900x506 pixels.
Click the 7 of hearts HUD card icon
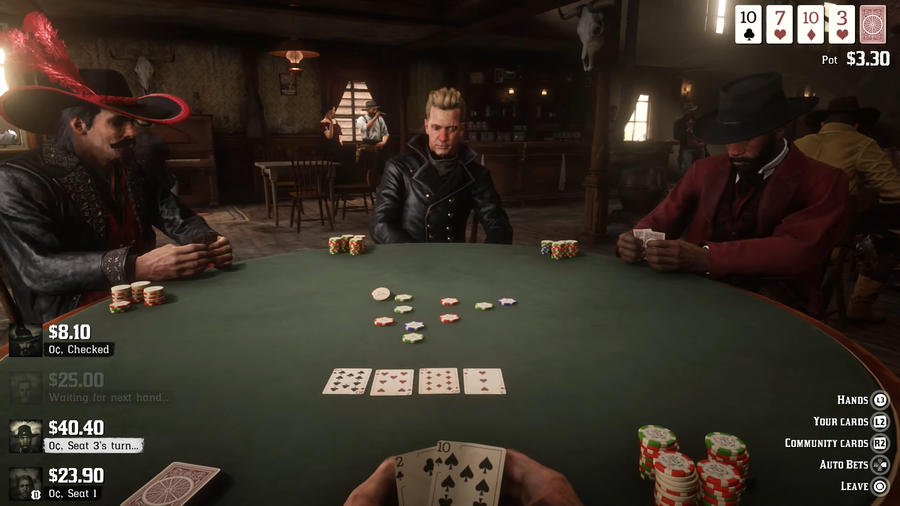779,25
